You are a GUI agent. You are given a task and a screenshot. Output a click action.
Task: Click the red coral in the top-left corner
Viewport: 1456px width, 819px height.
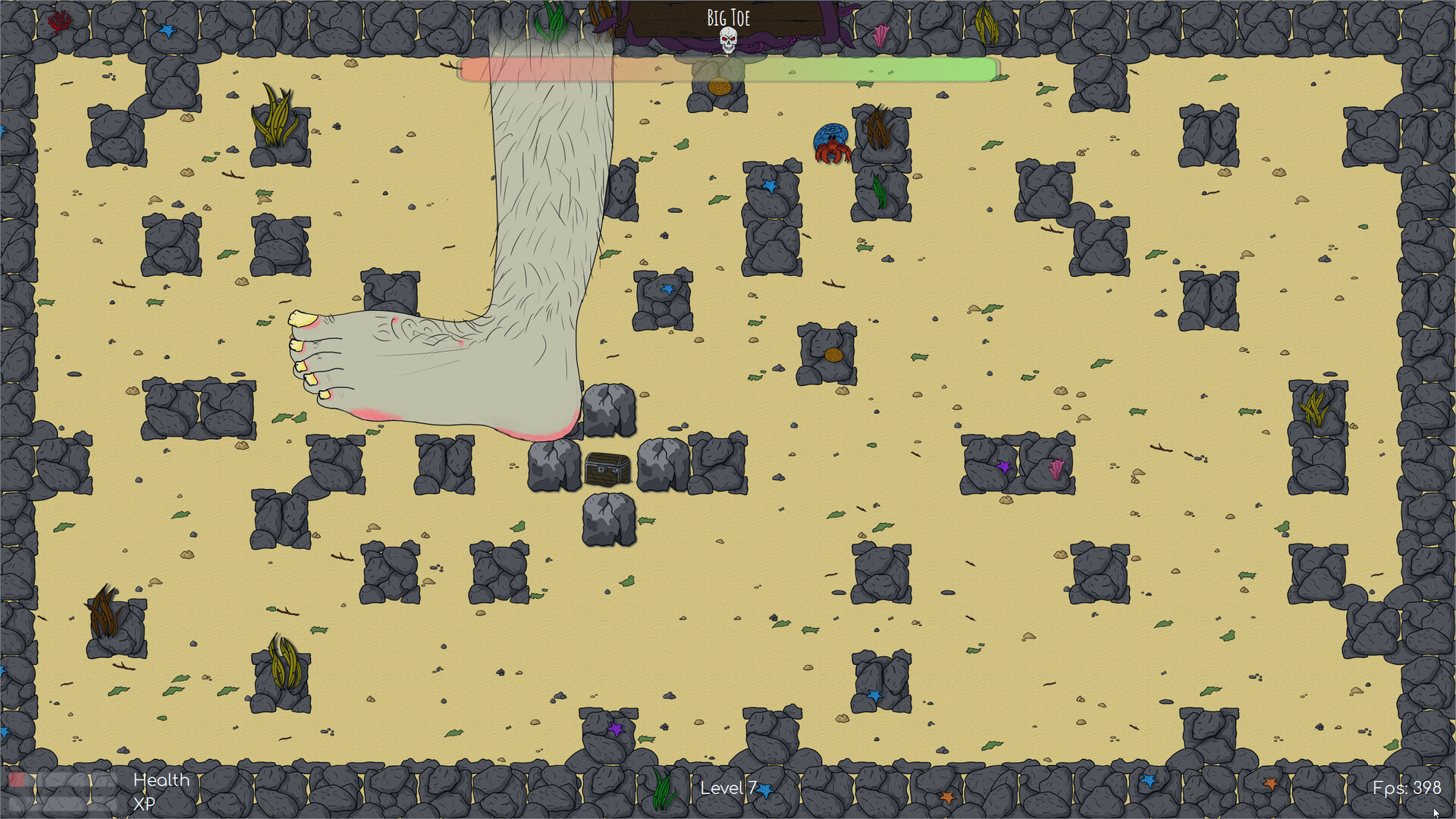pyautogui.click(x=58, y=20)
